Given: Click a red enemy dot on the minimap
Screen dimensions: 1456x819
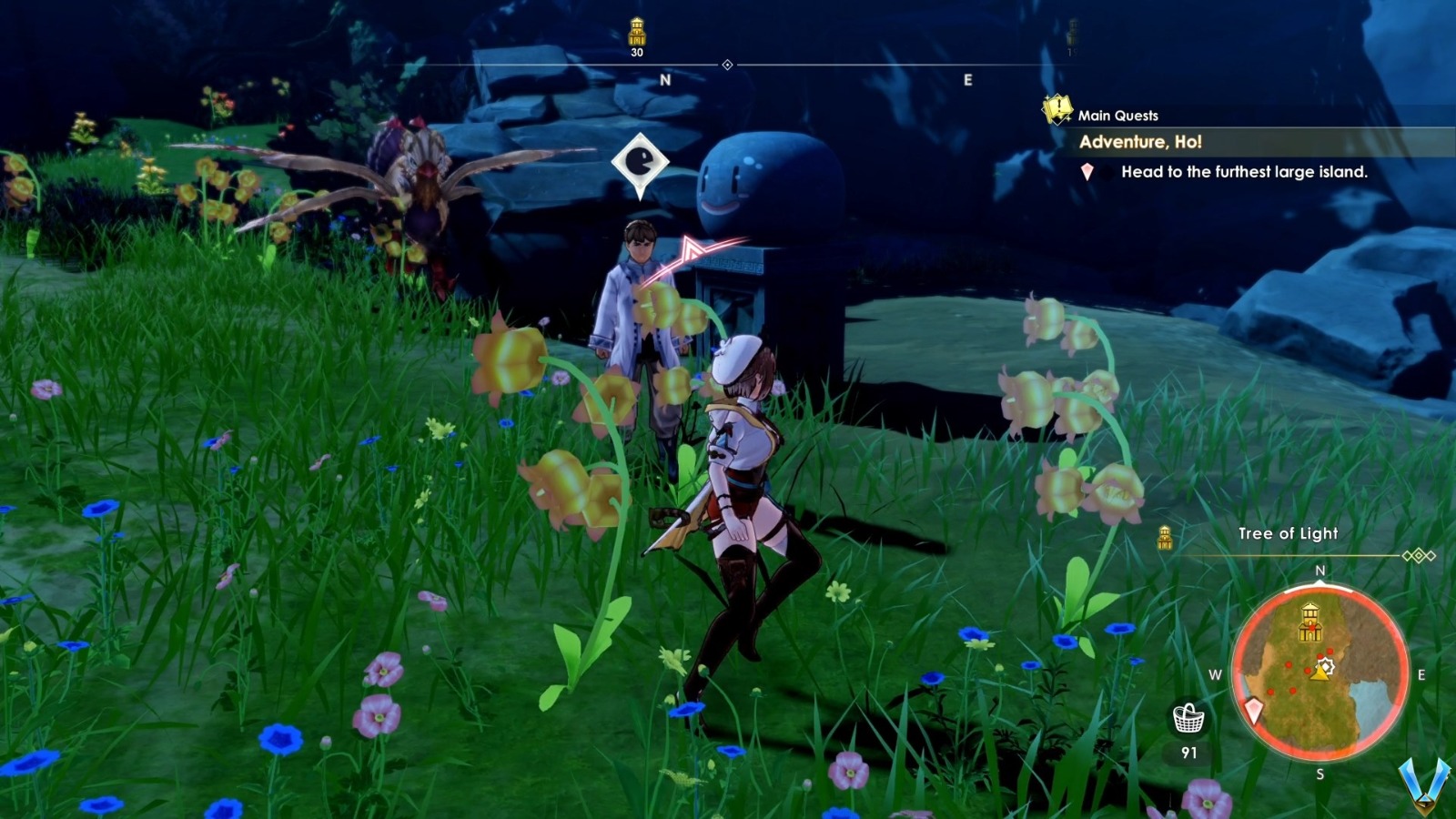Looking at the screenshot, I should pyautogui.click(x=1289, y=664).
